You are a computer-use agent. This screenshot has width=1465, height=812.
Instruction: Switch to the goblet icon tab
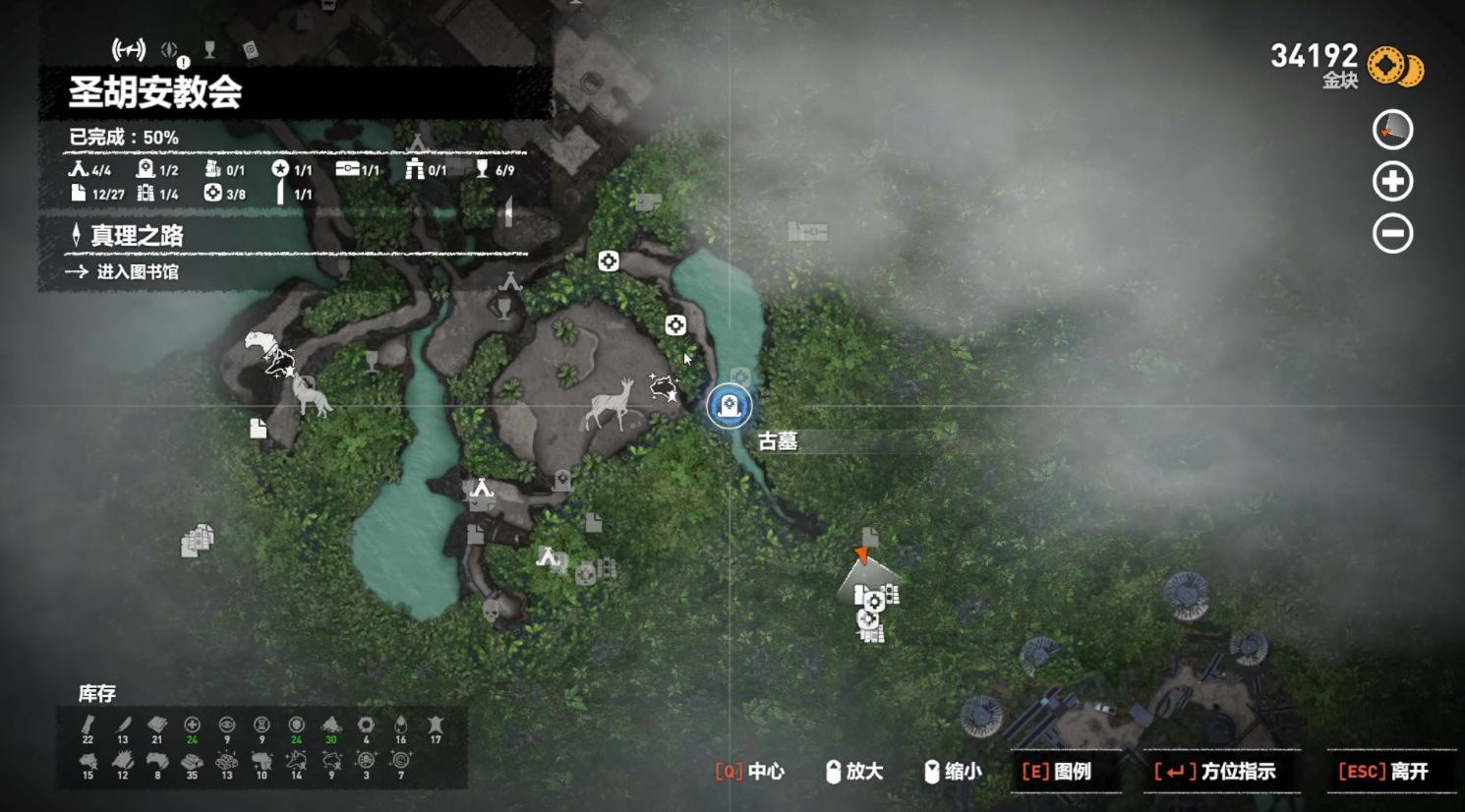tap(209, 49)
